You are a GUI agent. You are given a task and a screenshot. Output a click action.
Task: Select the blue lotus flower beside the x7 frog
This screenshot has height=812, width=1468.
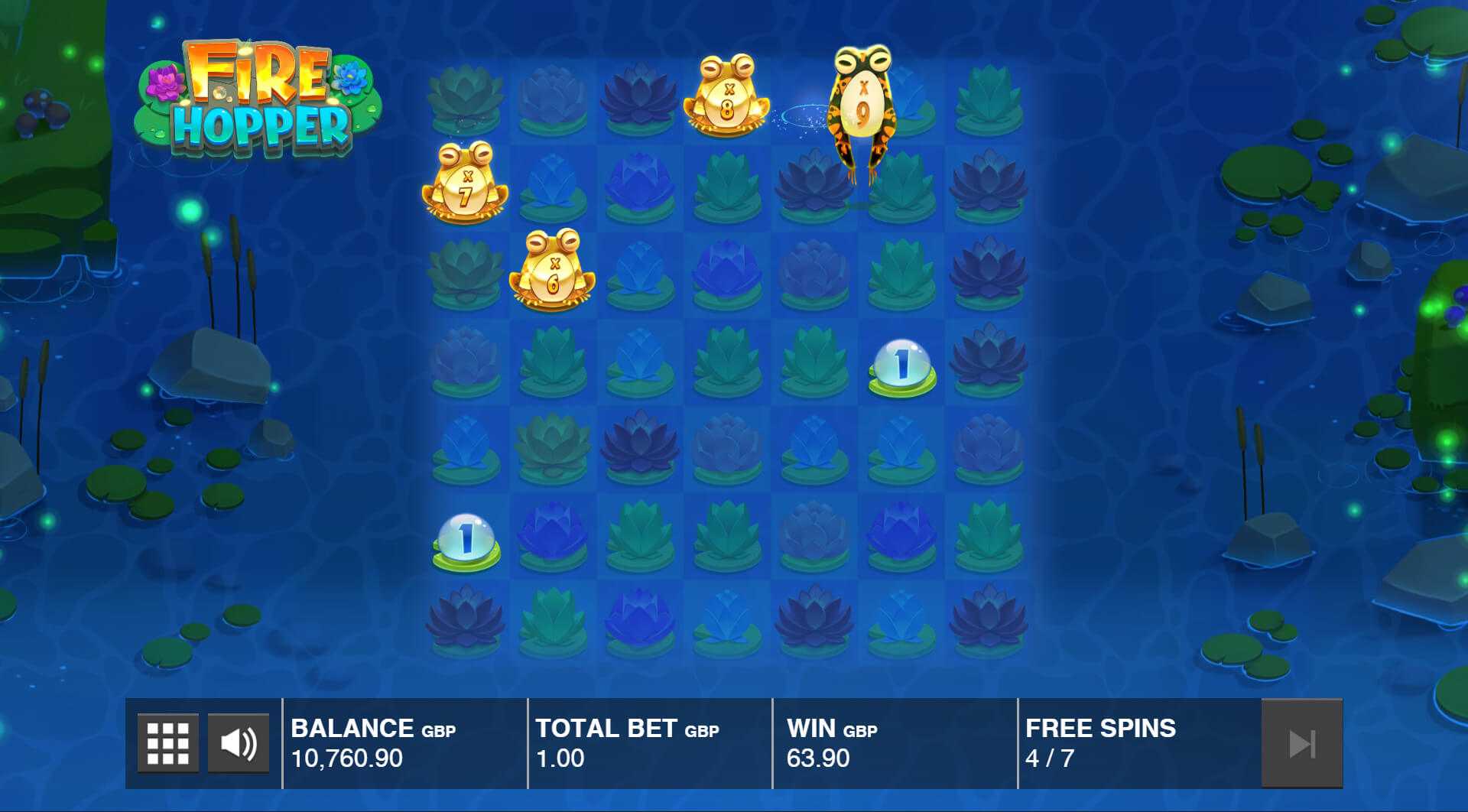[x=552, y=184]
